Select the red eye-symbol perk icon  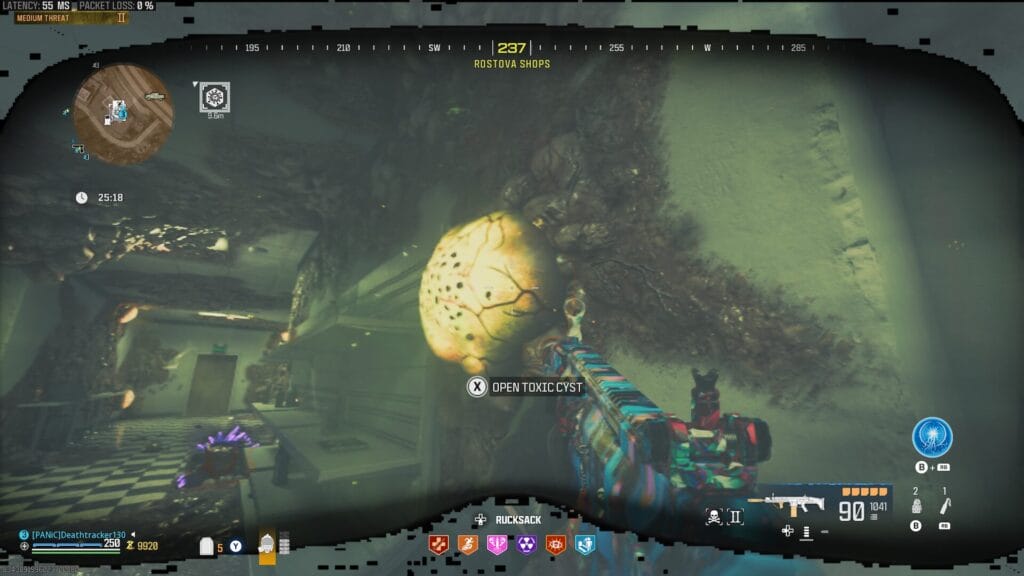pos(554,544)
